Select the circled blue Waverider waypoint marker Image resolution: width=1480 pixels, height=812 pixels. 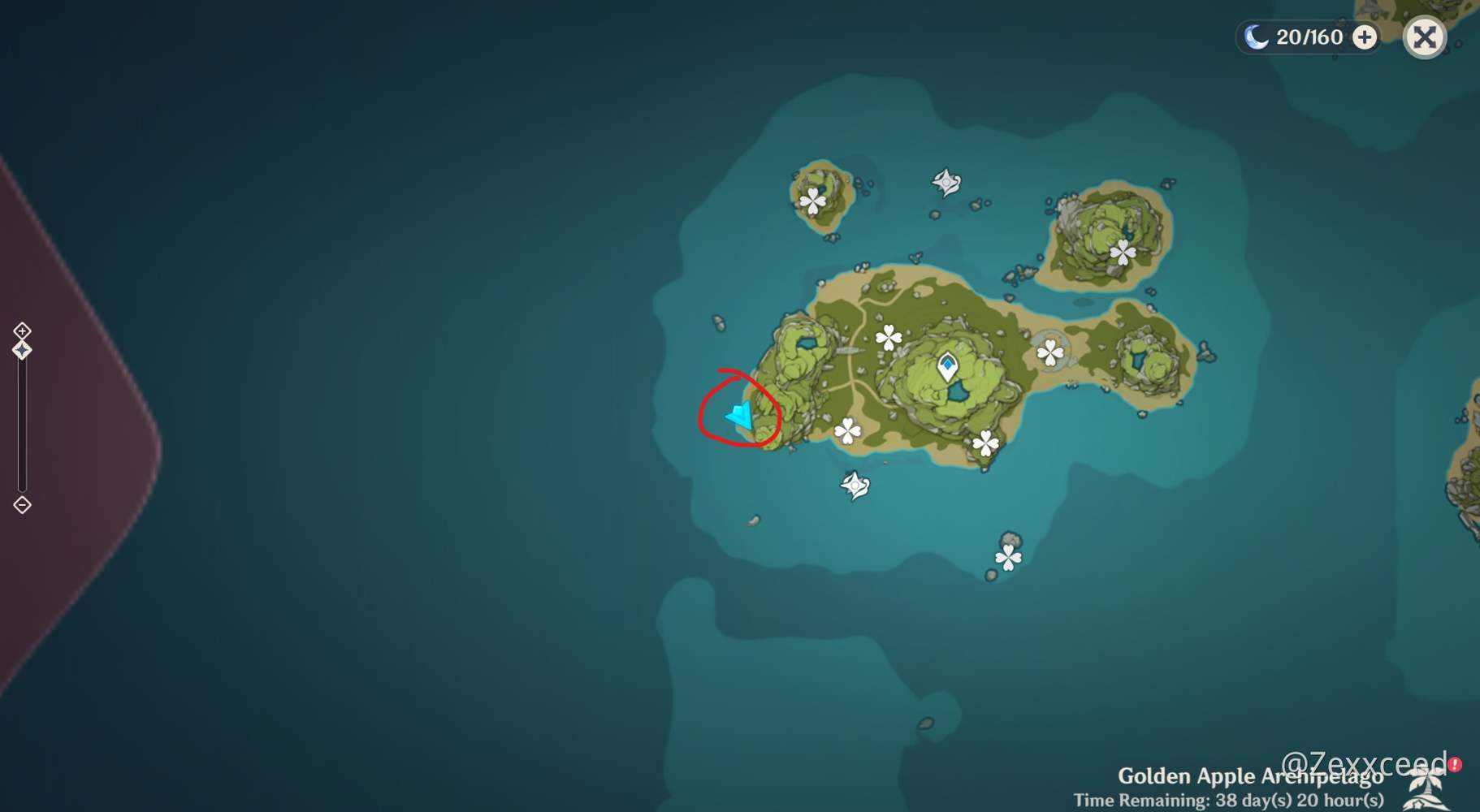pos(739,417)
